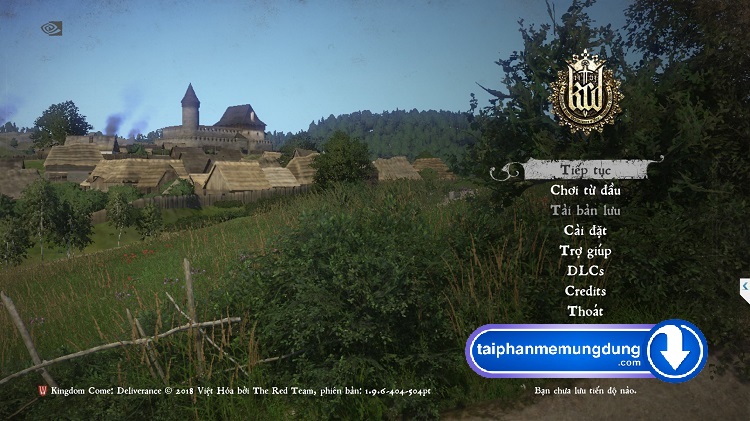This screenshot has width=750, height=421.
Task: Open the DLCs menu entry
Action: coord(585,271)
